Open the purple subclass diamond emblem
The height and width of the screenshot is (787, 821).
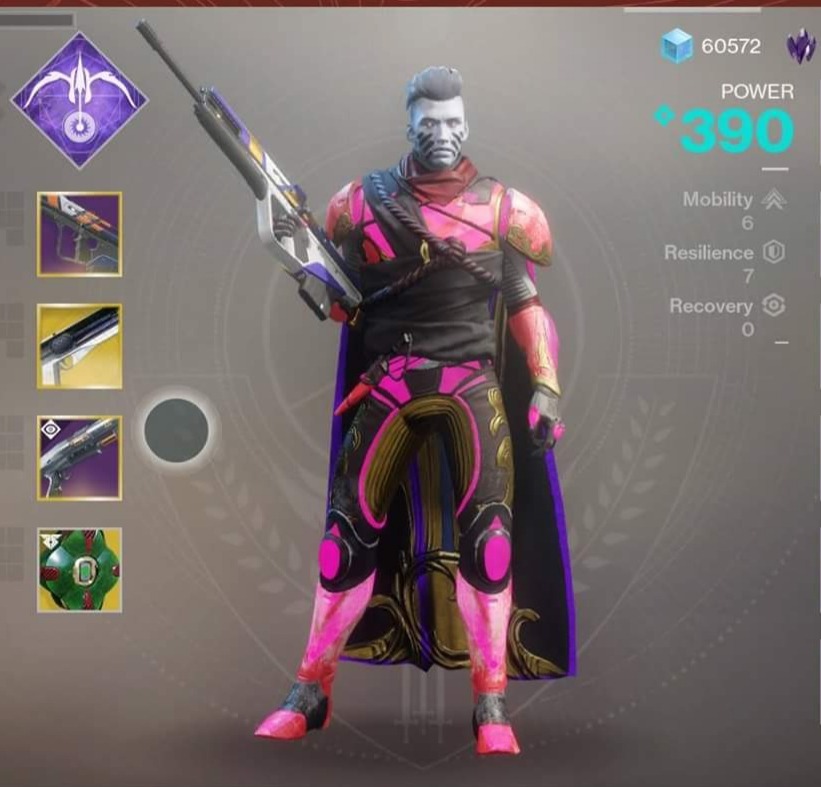click(x=79, y=99)
